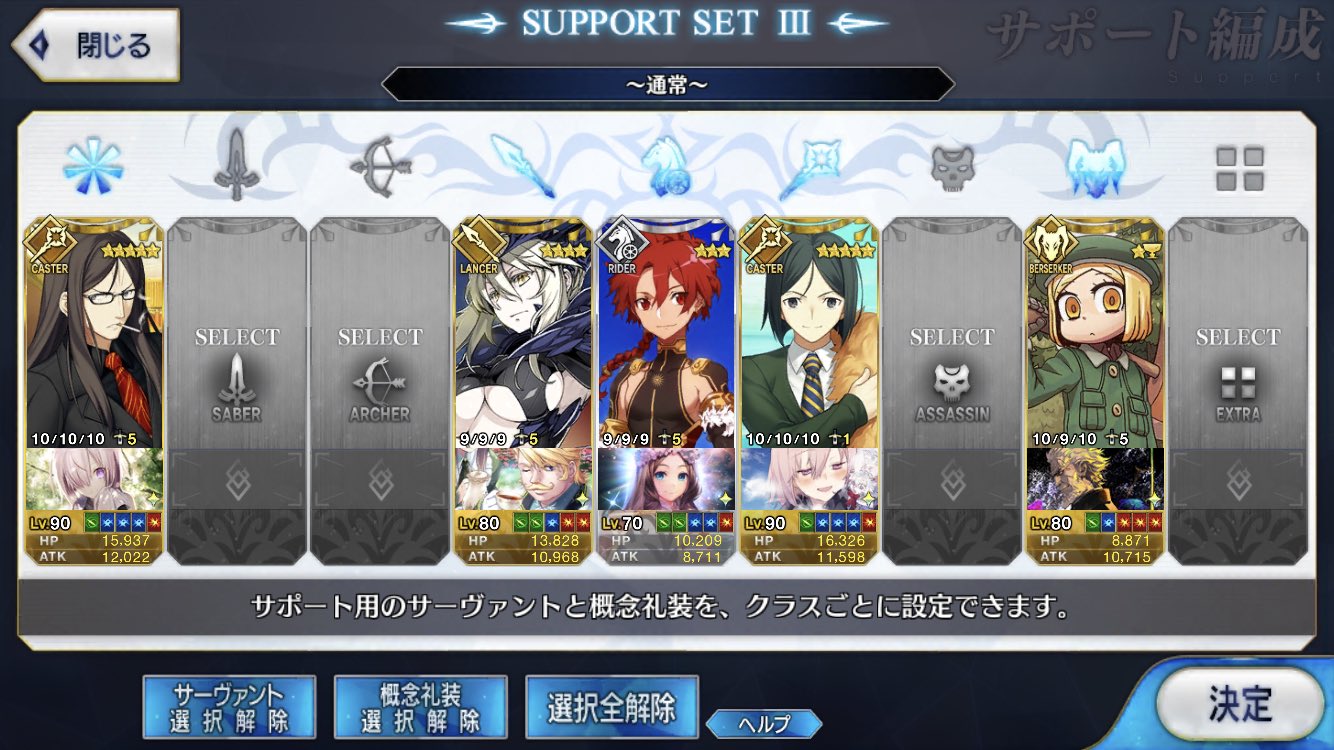
Task: Click the 選択全解除 clear-all button
Action: tap(610, 705)
